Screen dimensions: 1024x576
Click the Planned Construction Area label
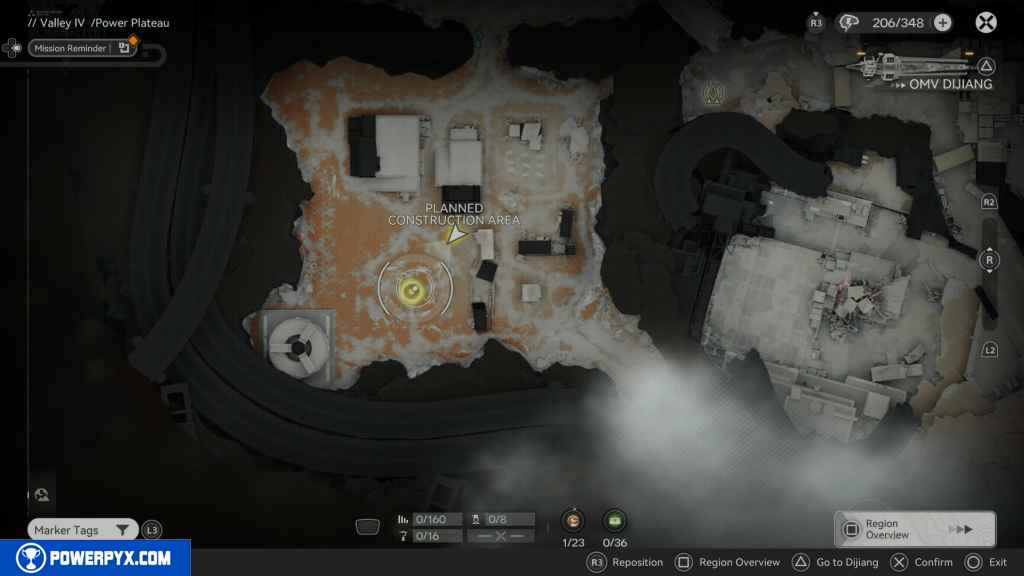tap(454, 214)
